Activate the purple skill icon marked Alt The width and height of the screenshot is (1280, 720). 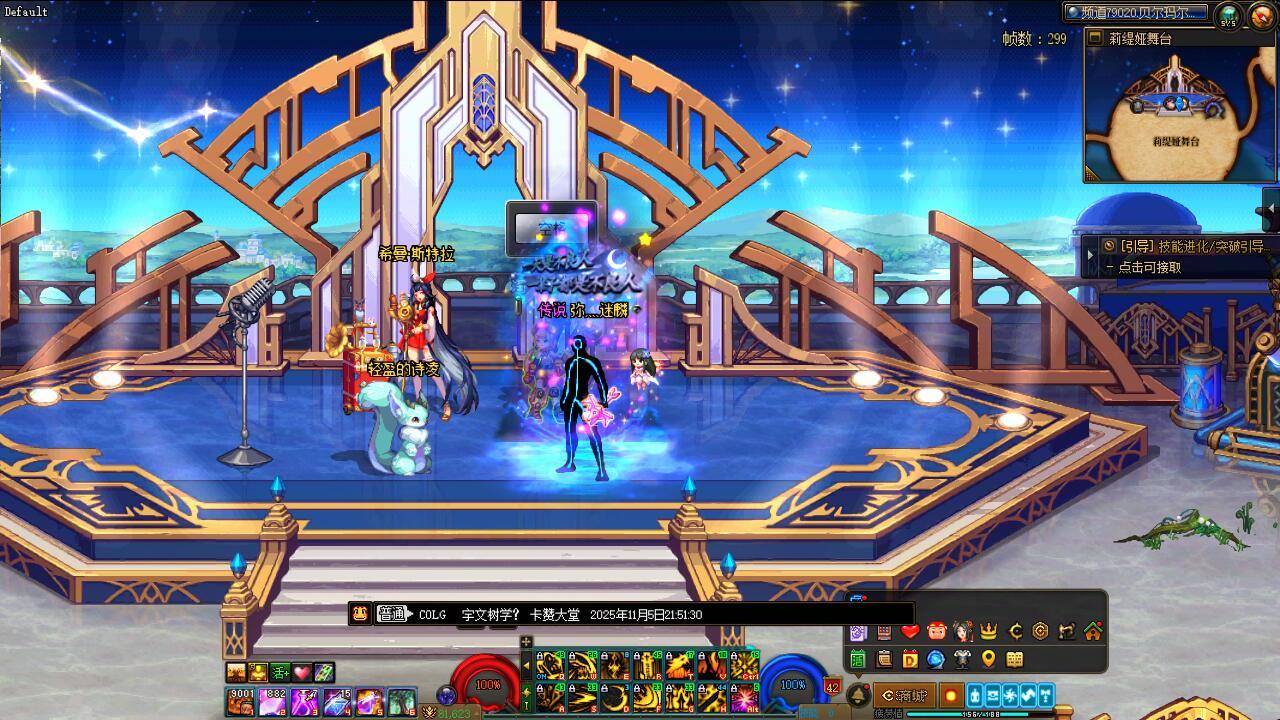point(744,698)
